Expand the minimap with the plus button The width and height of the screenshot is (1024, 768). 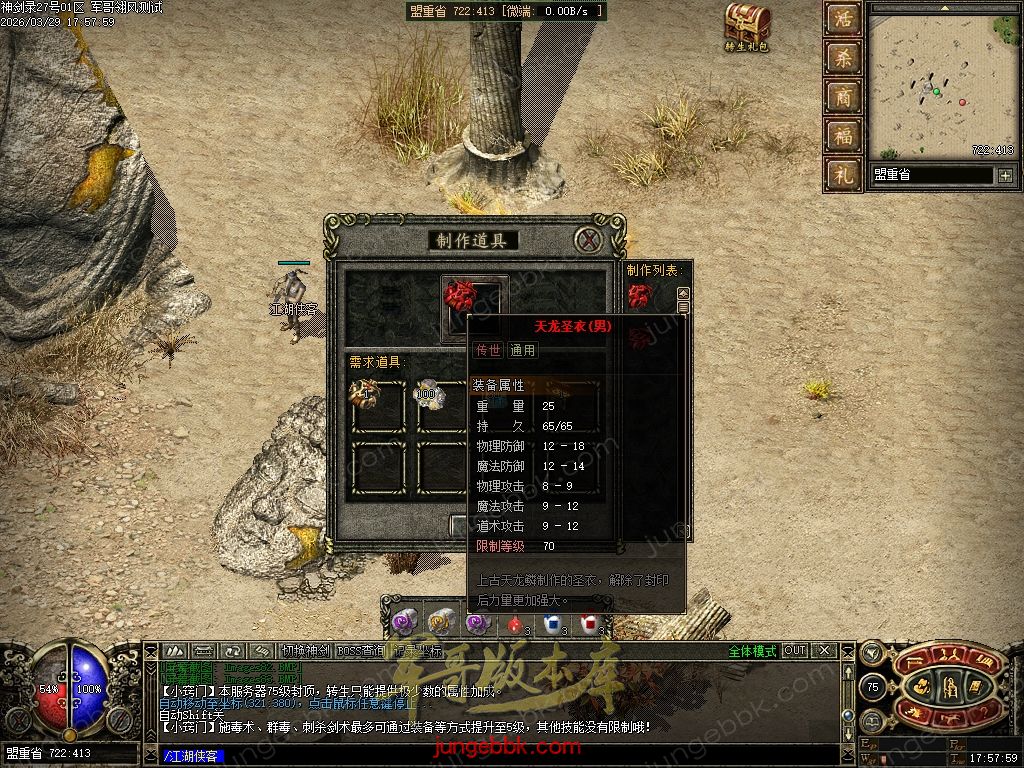pos(1005,176)
